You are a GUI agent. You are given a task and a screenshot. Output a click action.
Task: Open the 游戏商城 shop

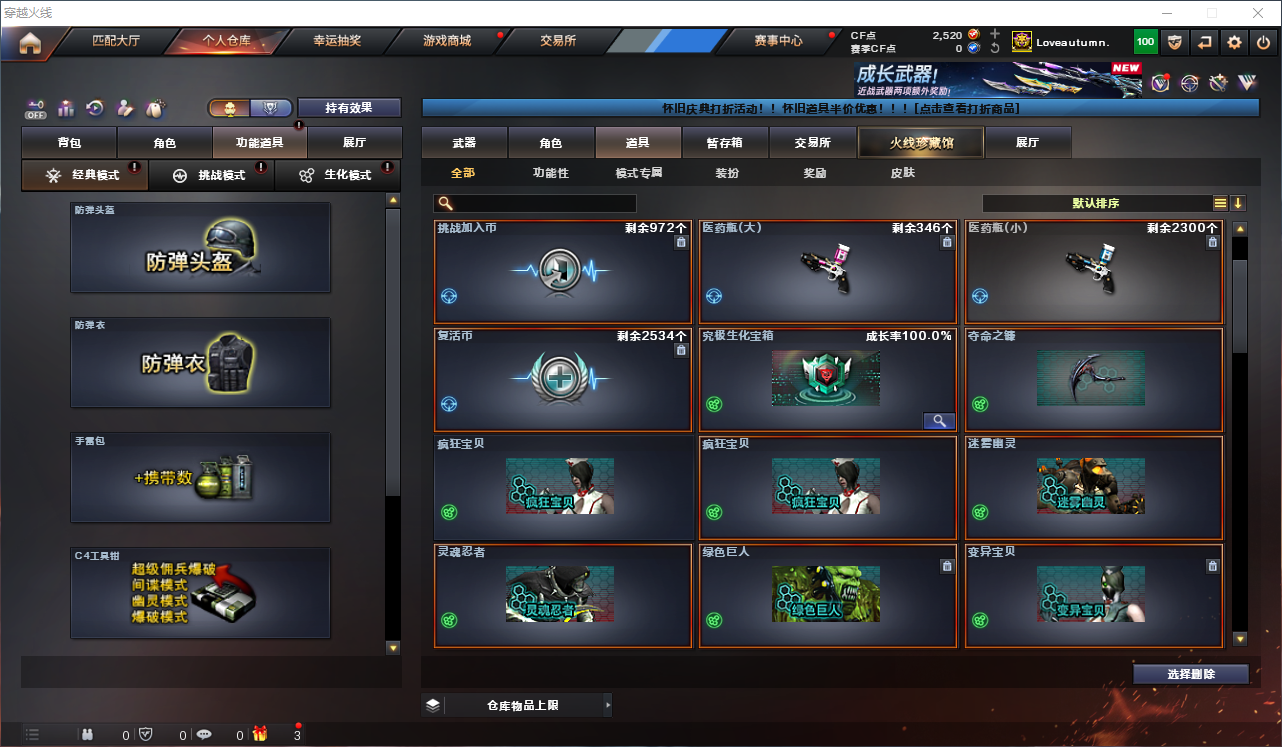pos(446,41)
